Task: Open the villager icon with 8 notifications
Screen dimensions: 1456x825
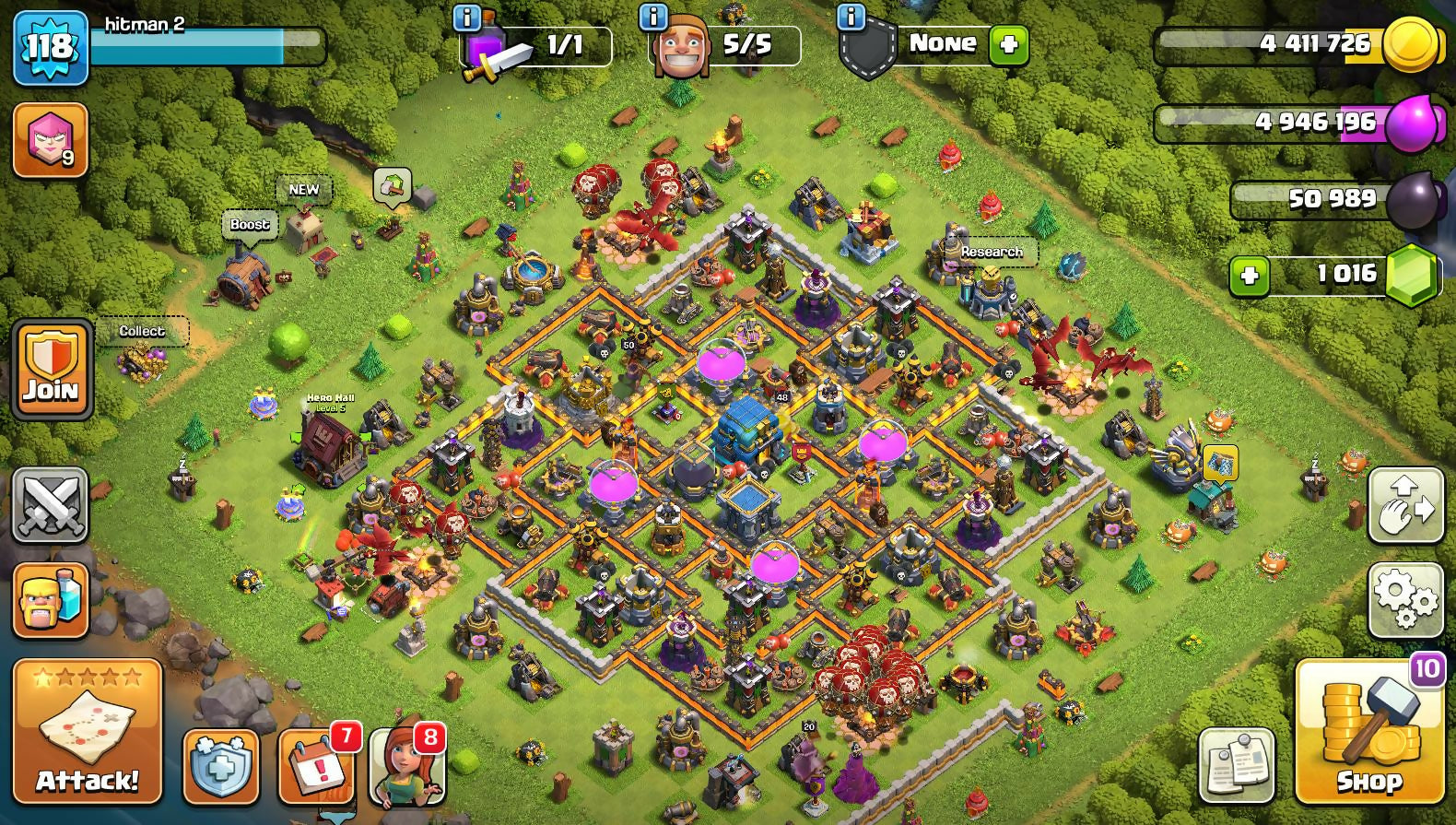Action: 407,766
